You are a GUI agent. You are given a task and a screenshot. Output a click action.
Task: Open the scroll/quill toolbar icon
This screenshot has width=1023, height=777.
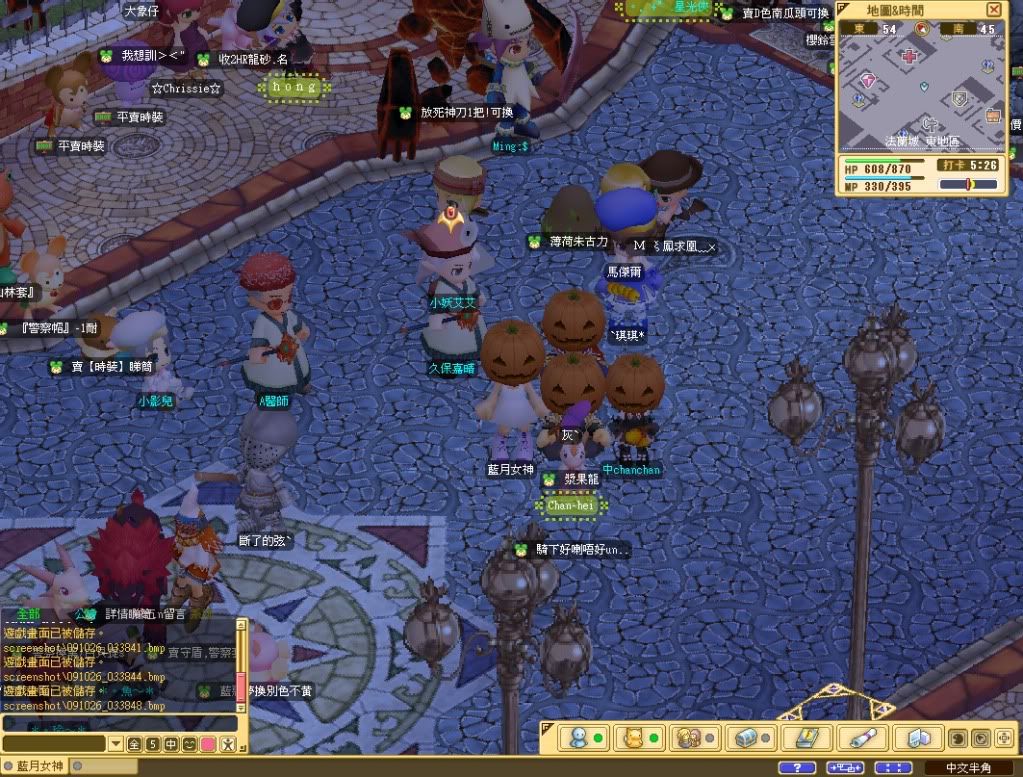(859, 738)
